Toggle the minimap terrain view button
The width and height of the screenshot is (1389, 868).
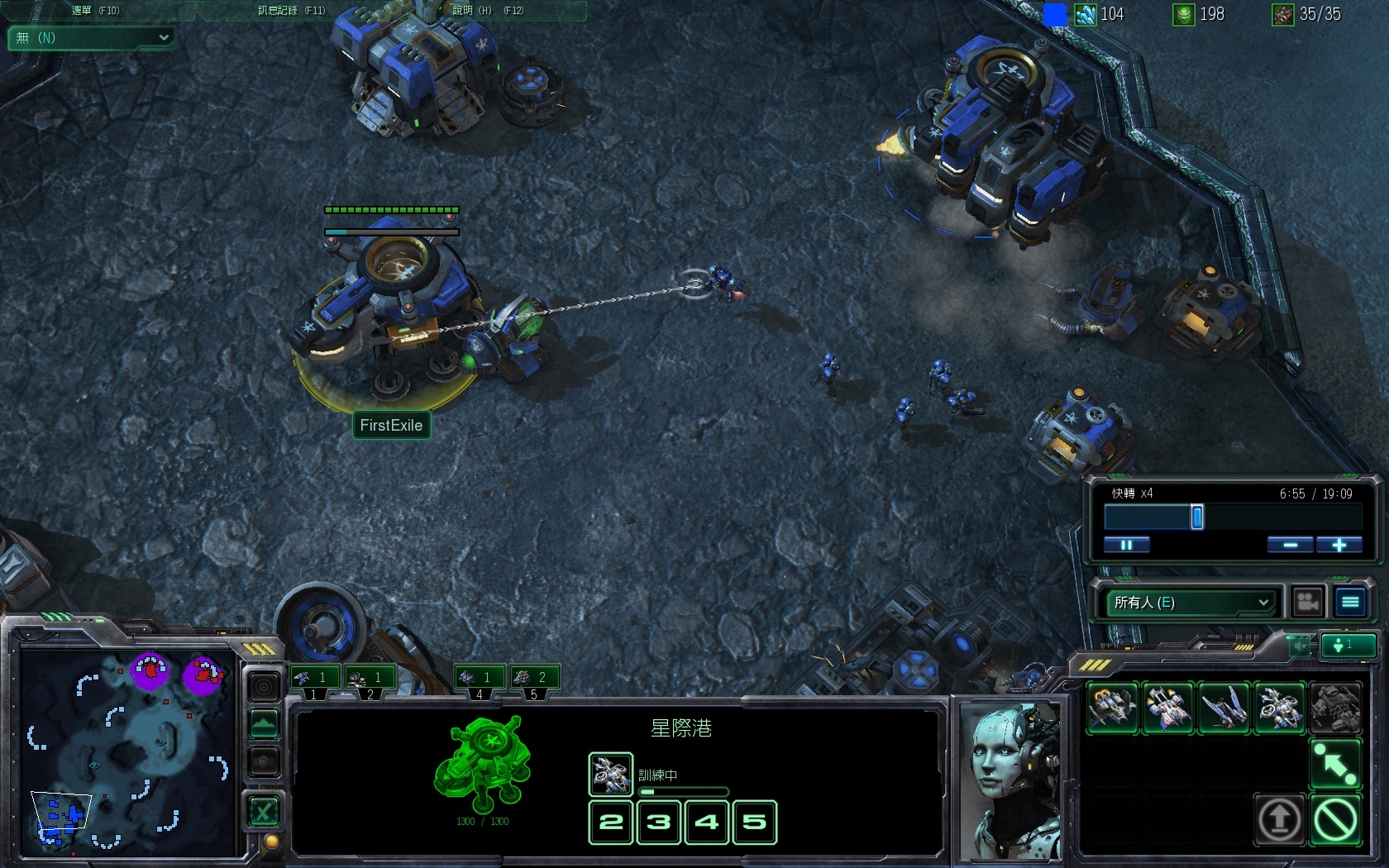pos(264,727)
